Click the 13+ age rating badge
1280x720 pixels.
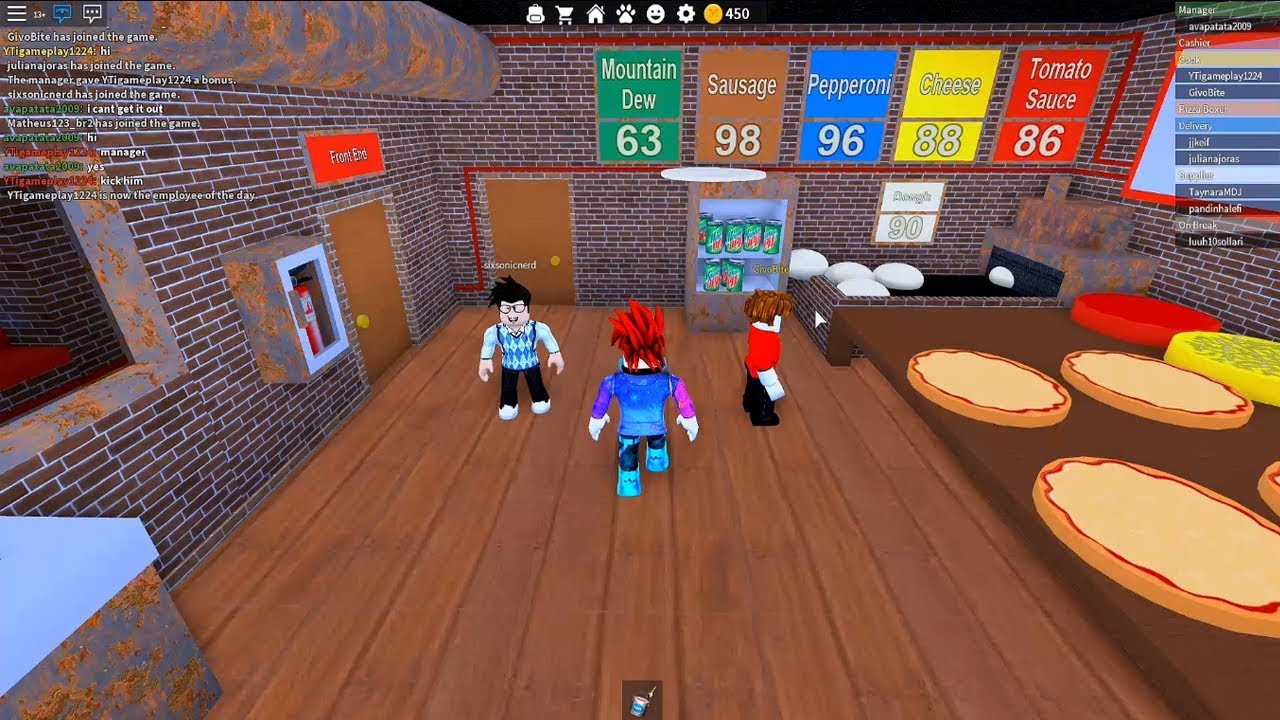click(x=39, y=13)
